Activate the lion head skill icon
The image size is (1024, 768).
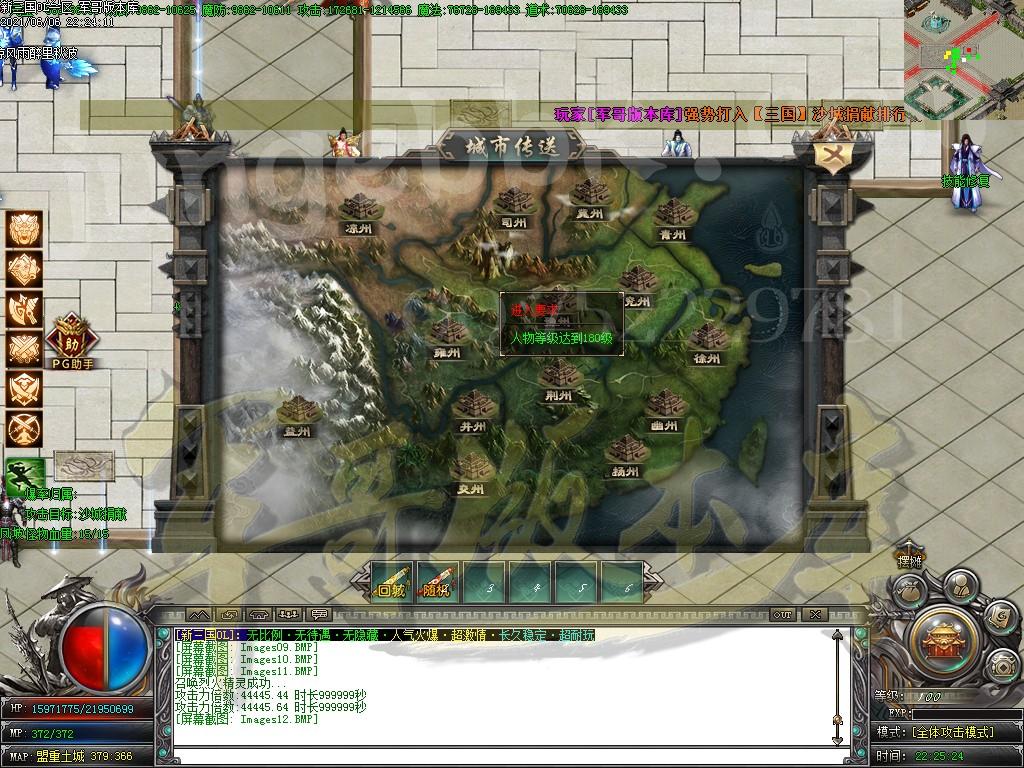click(x=25, y=229)
